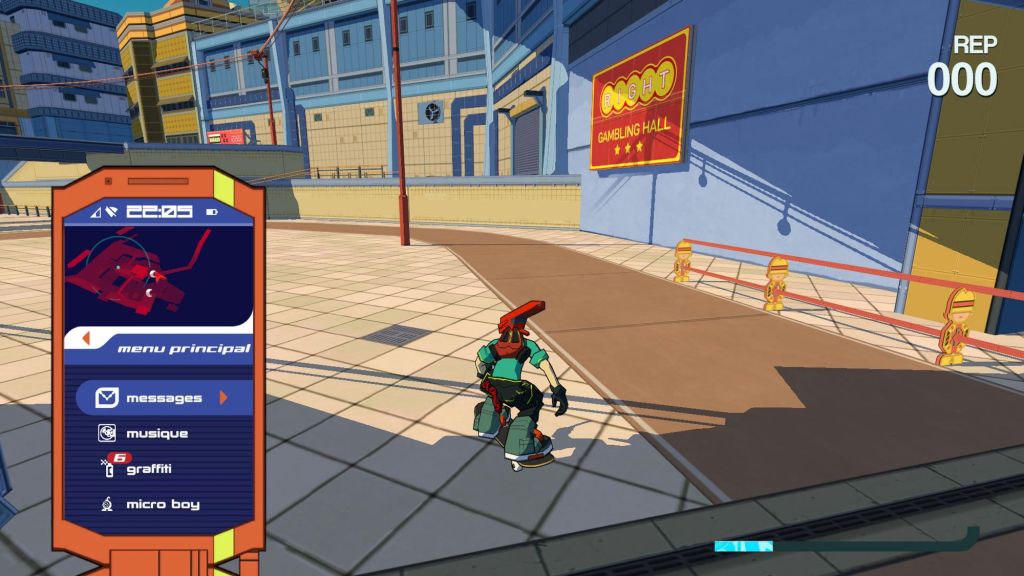Click the orange arrow on the messages row
The height and width of the screenshot is (576, 1024).
pyautogui.click(x=224, y=398)
